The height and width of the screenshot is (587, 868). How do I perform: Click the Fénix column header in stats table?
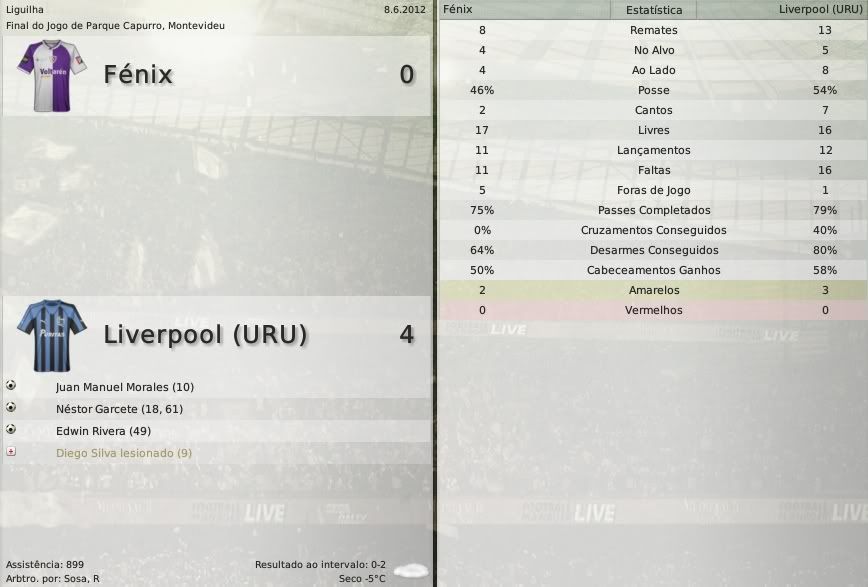[458, 9]
